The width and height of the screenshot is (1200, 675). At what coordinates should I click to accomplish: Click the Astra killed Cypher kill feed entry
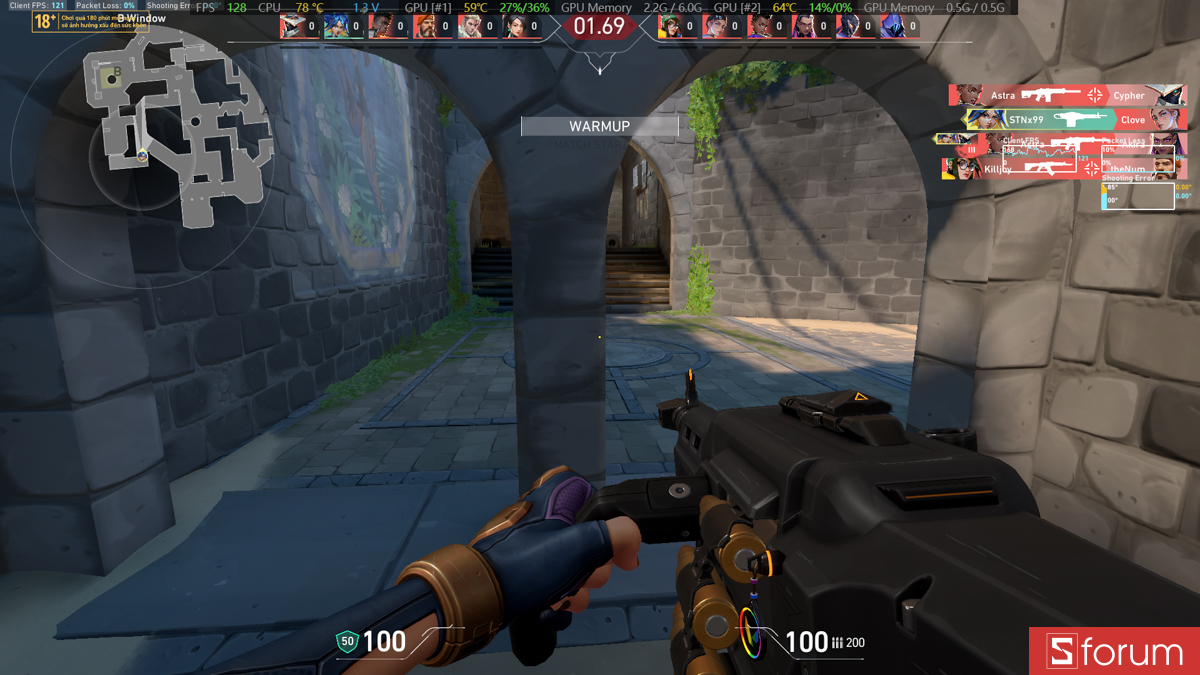[x=1067, y=95]
